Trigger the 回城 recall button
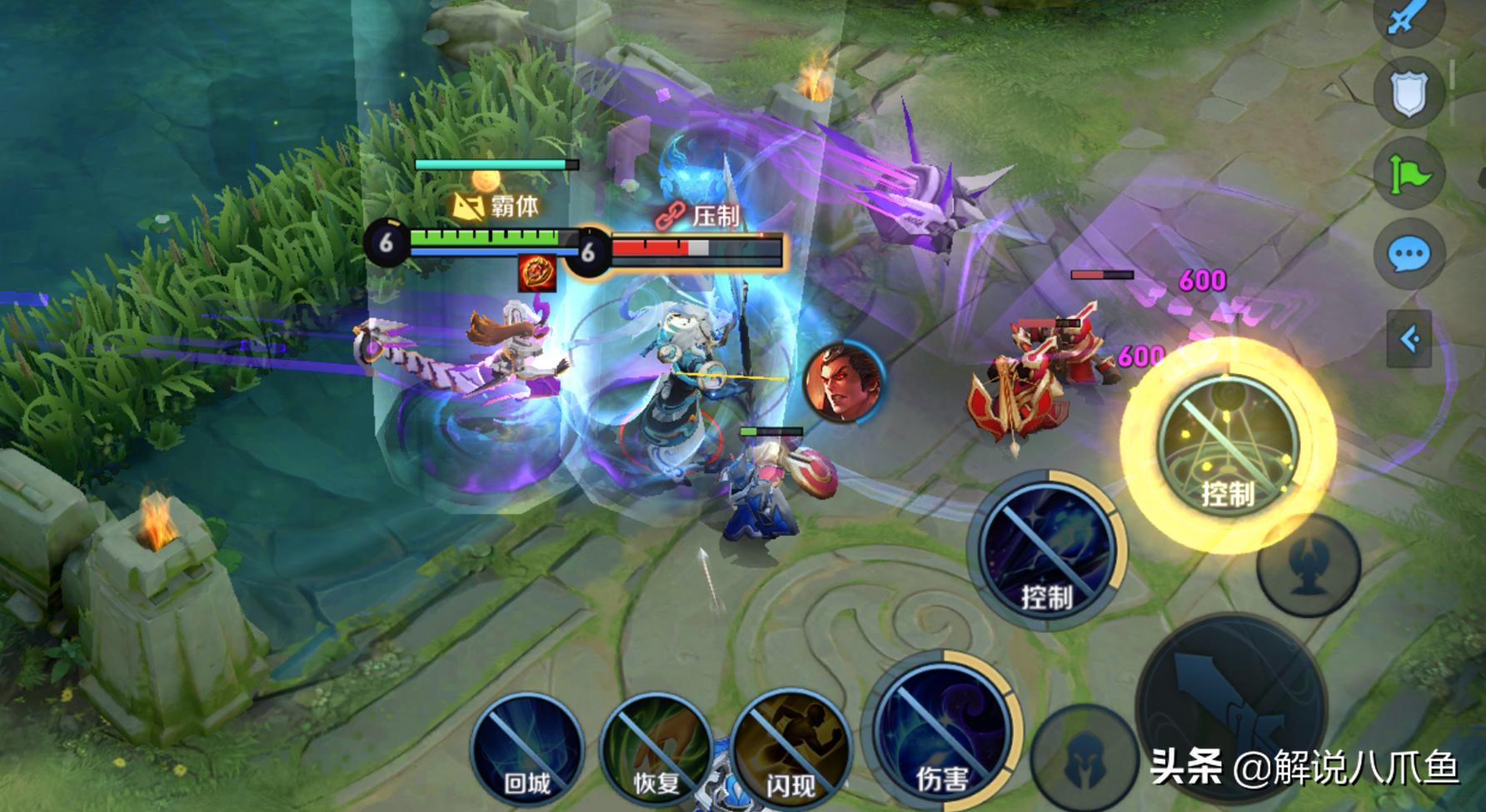Image resolution: width=1486 pixels, height=812 pixels. pyautogui.click(x=526, y=750)
